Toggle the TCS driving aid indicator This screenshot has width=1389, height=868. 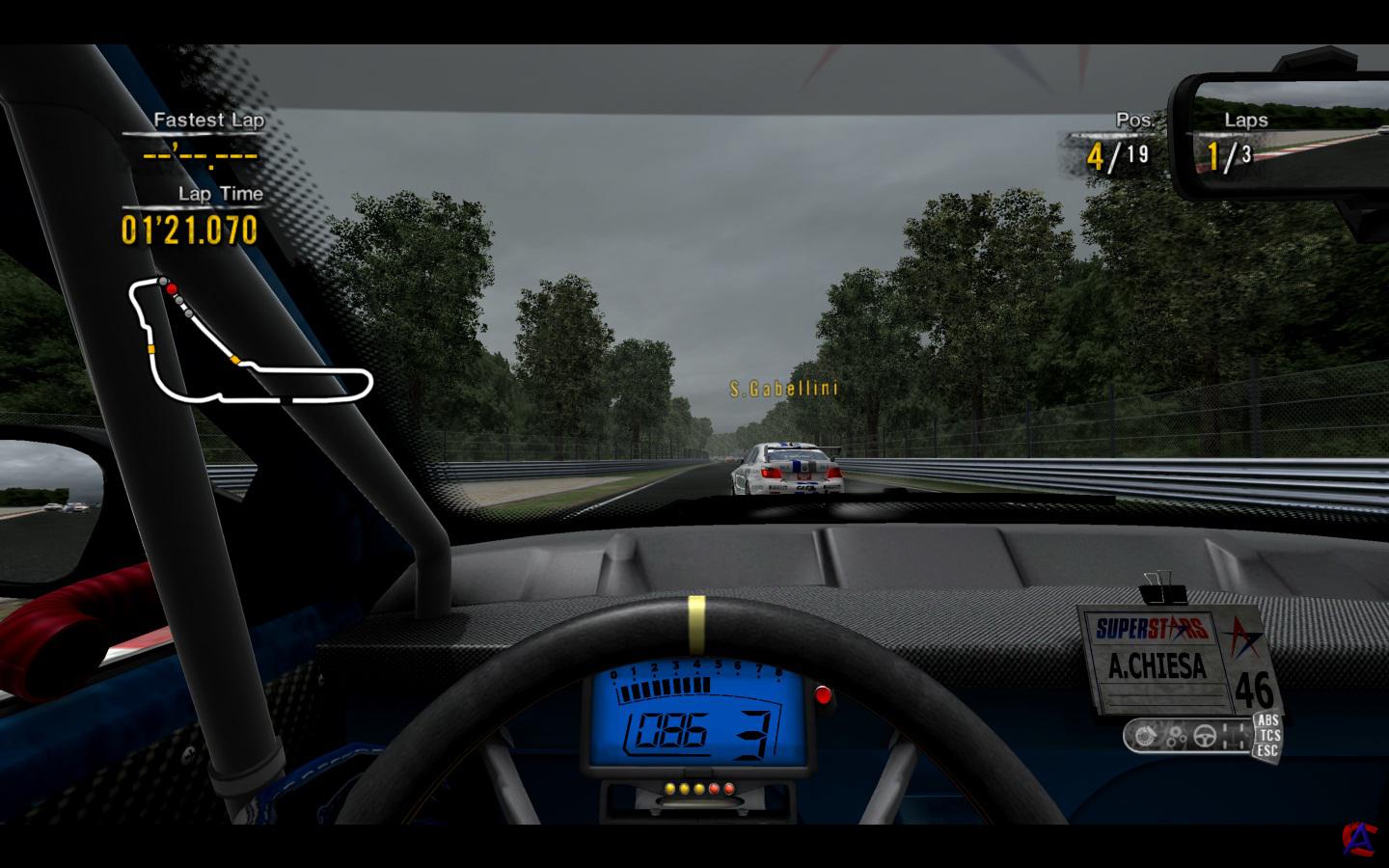click(1267, 735)
